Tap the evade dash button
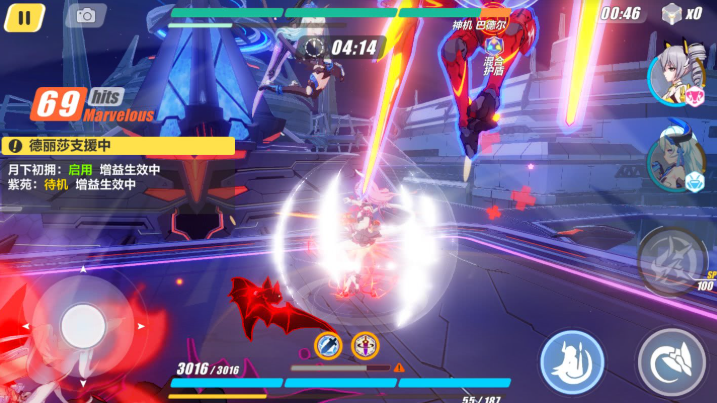Screen dimensions: 717x403 click(x=572, y=361)
